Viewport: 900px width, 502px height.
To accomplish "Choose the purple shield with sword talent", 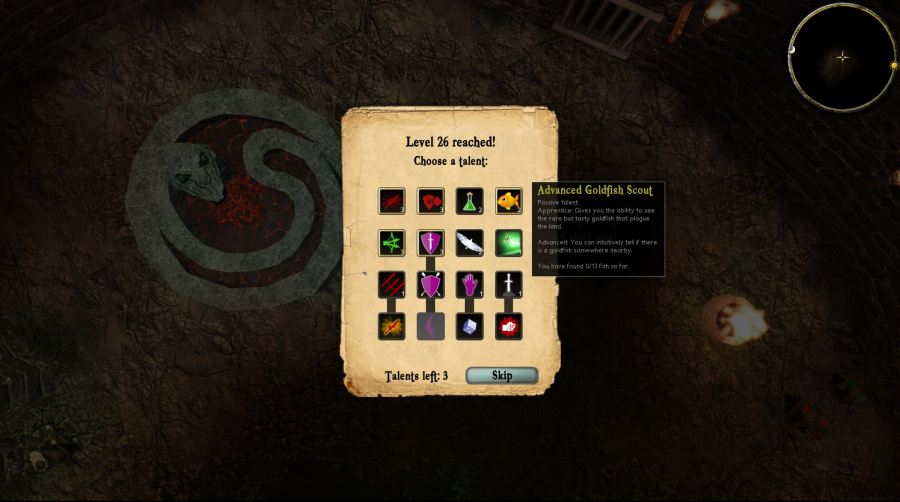I will (431, 243).
